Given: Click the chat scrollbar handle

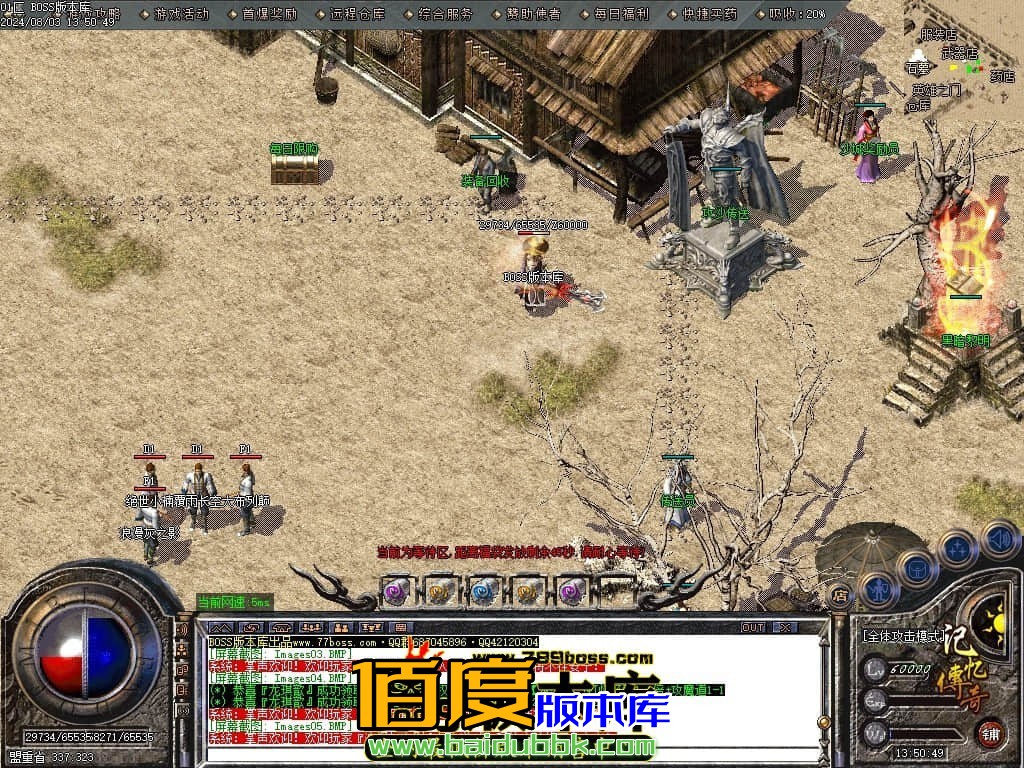Looking at the screenshot, I should coord(823,722).
